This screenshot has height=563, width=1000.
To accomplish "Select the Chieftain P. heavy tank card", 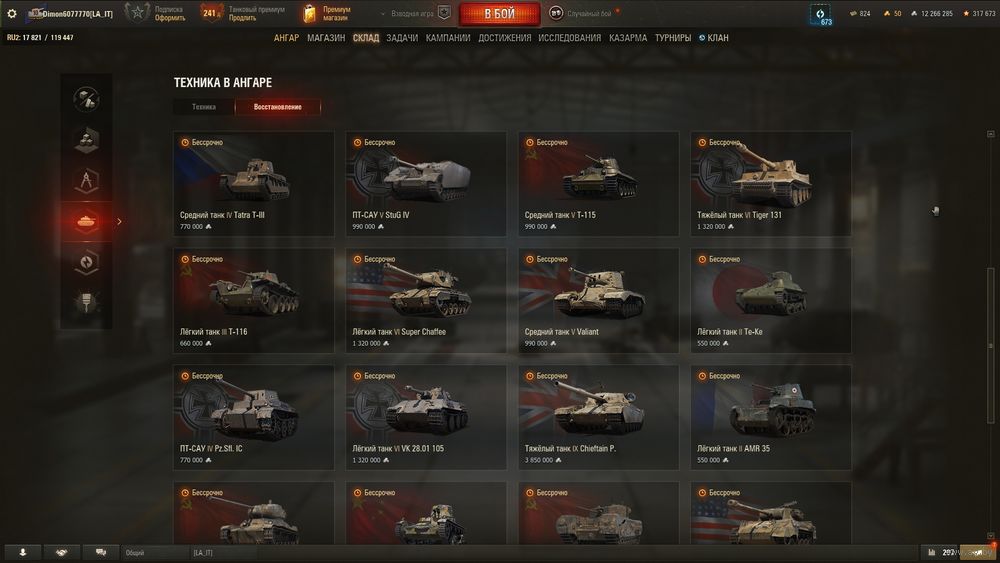I will coord(598,417).
